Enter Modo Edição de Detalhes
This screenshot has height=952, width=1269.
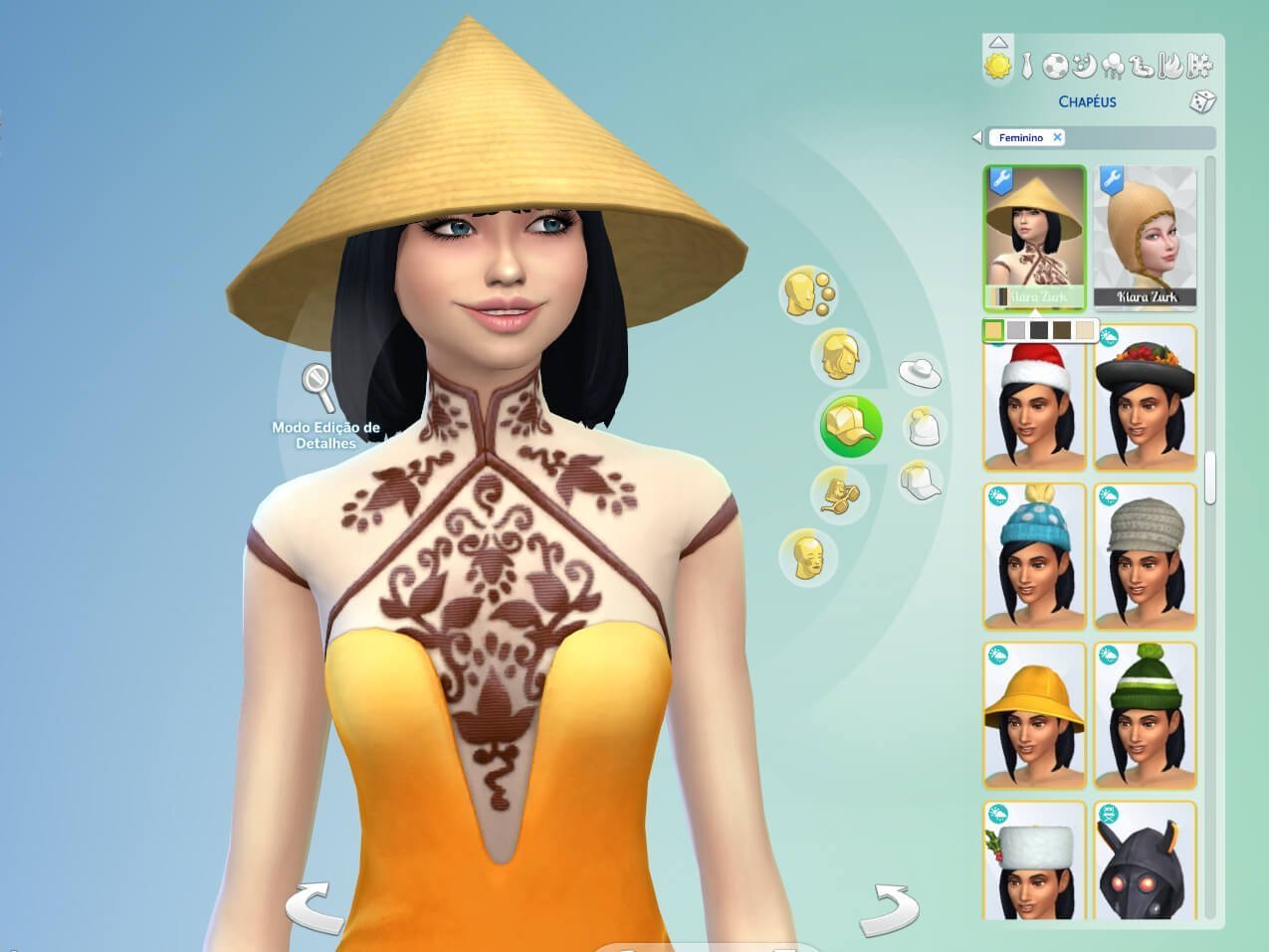(x=320, y=388)
